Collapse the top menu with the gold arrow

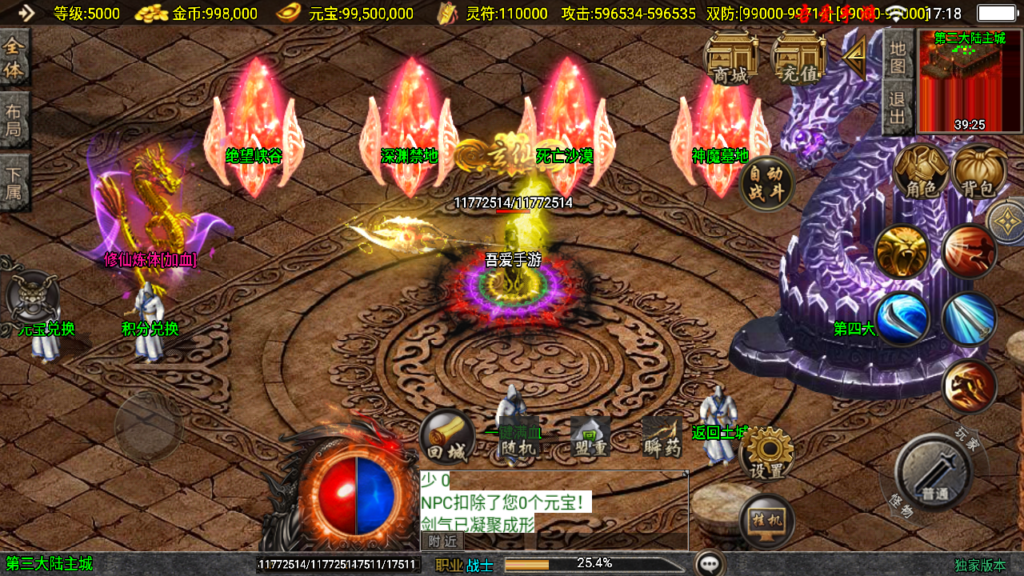855,58
